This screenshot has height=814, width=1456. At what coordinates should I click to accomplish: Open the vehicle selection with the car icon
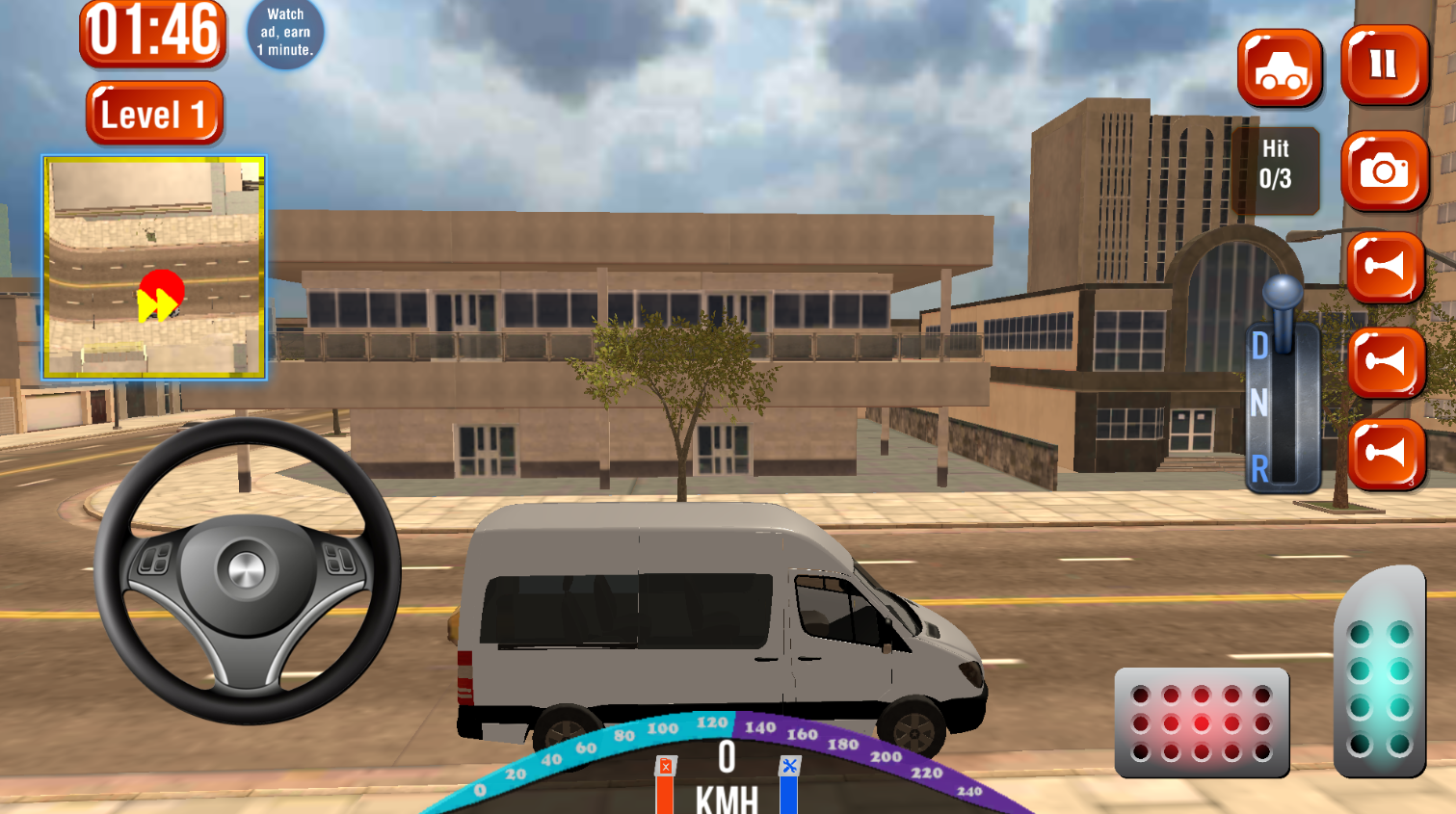pyautogui.click(x=1277, y=69)
